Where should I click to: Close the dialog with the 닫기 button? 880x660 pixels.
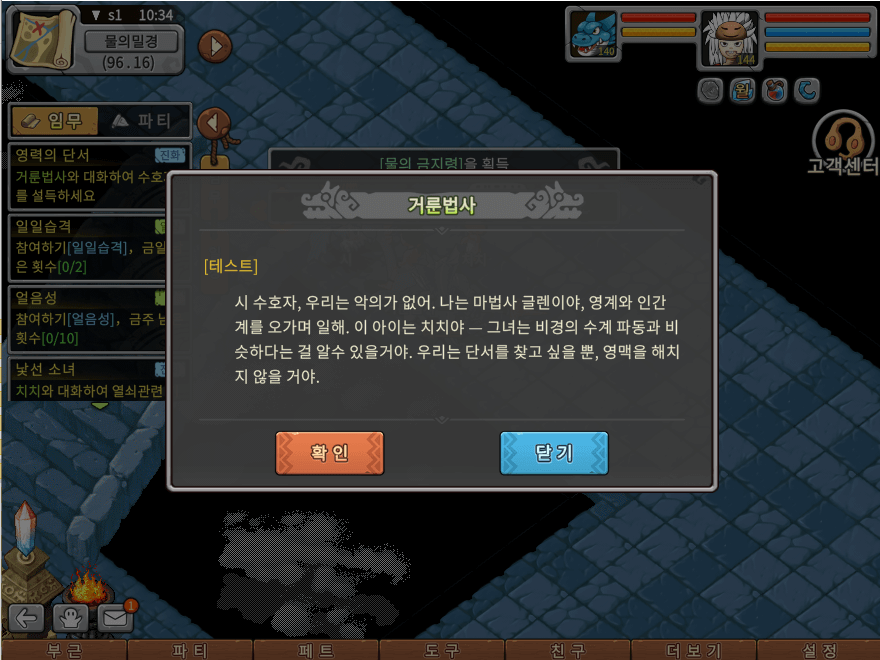click(x=554, y=453)
